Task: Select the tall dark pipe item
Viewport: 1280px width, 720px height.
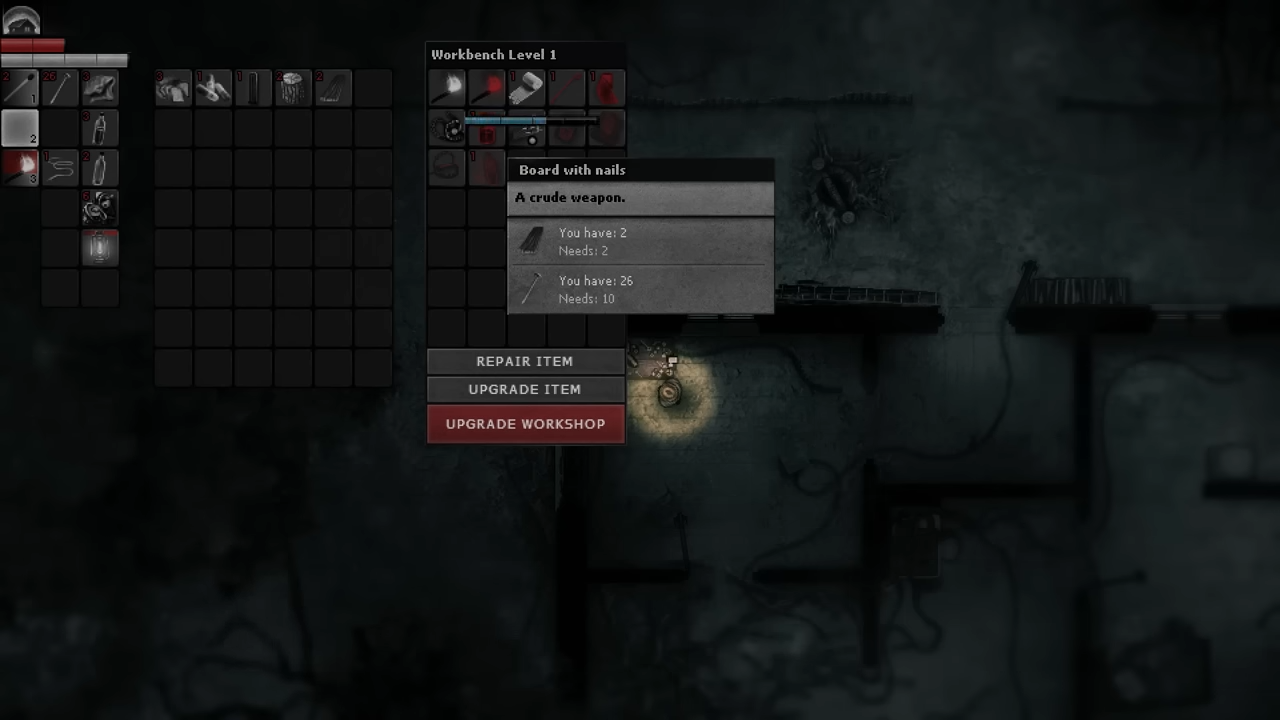Action: pyautogui.click(x=254, y=88)
